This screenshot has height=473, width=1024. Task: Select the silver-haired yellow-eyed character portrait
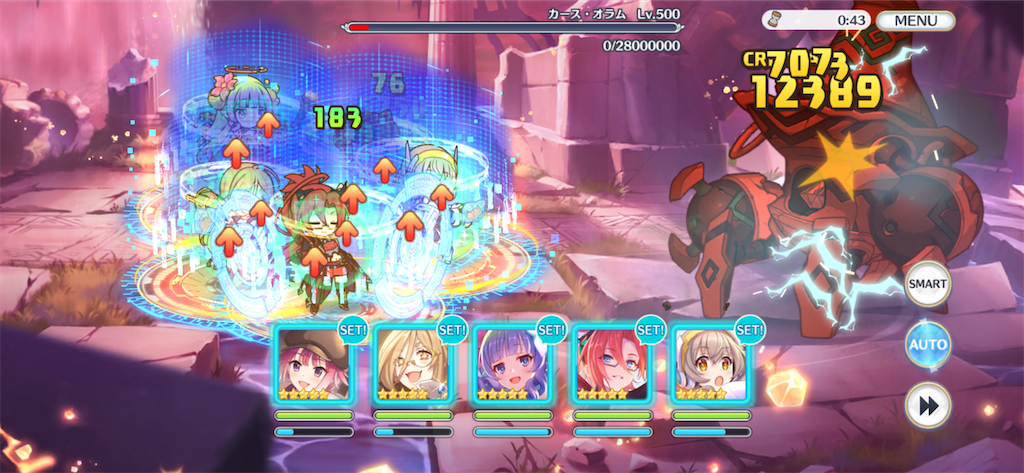pyautogui.click(x=709, y=363)
